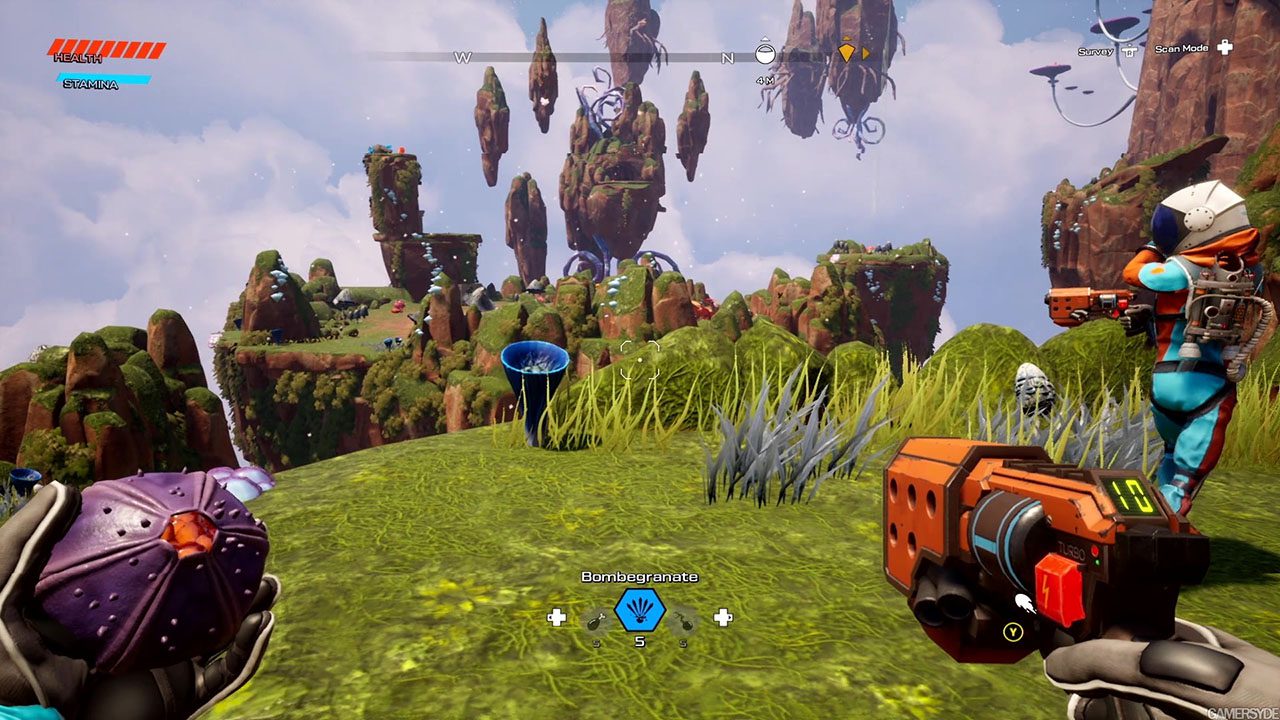Select the highlighted Bombegranate item hexagon
1280x720 pixels.
[x=640, y=609]
